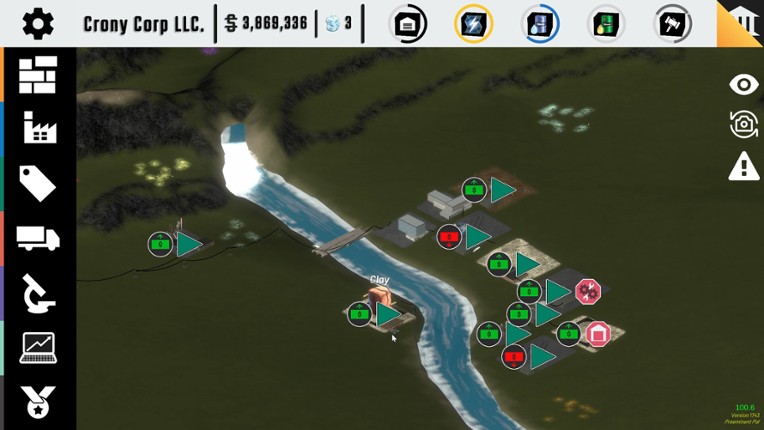The height and width of the screenshot is (430, 764).
Task: Click the warehouse storage icon in top bar
Action: coord(408,23)
